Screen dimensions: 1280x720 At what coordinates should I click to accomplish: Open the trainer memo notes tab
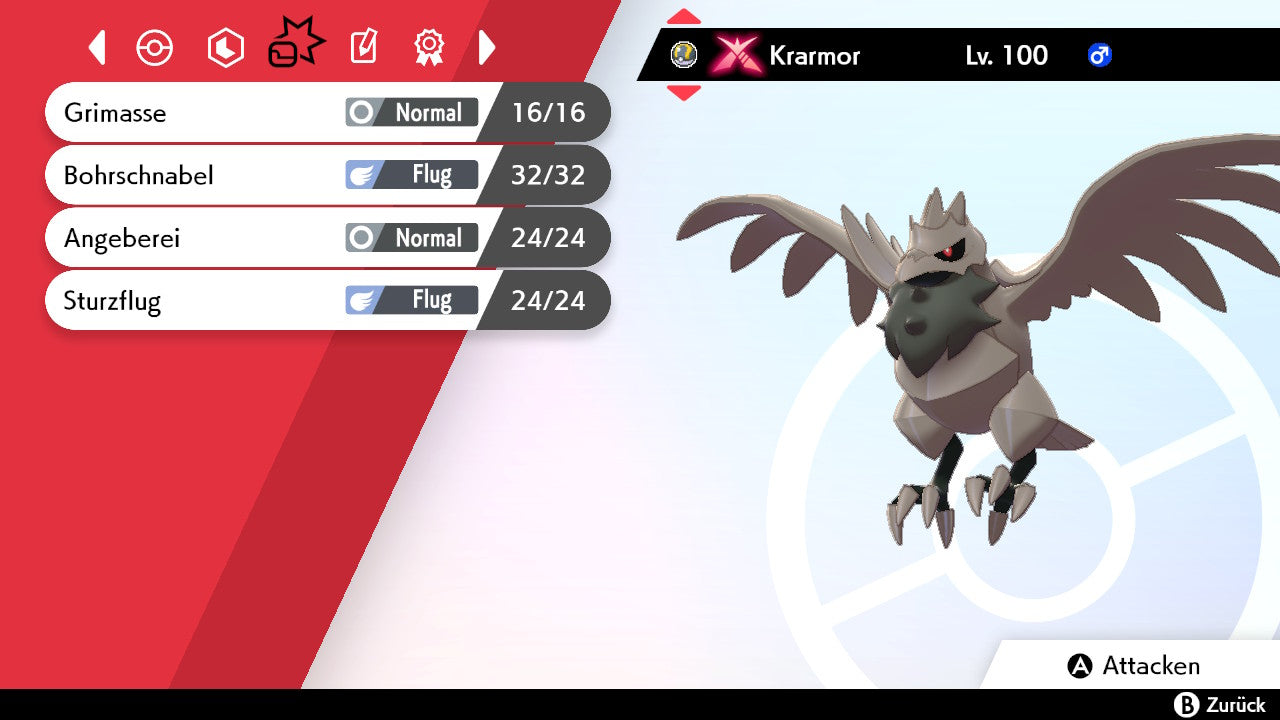click(364, 47)
